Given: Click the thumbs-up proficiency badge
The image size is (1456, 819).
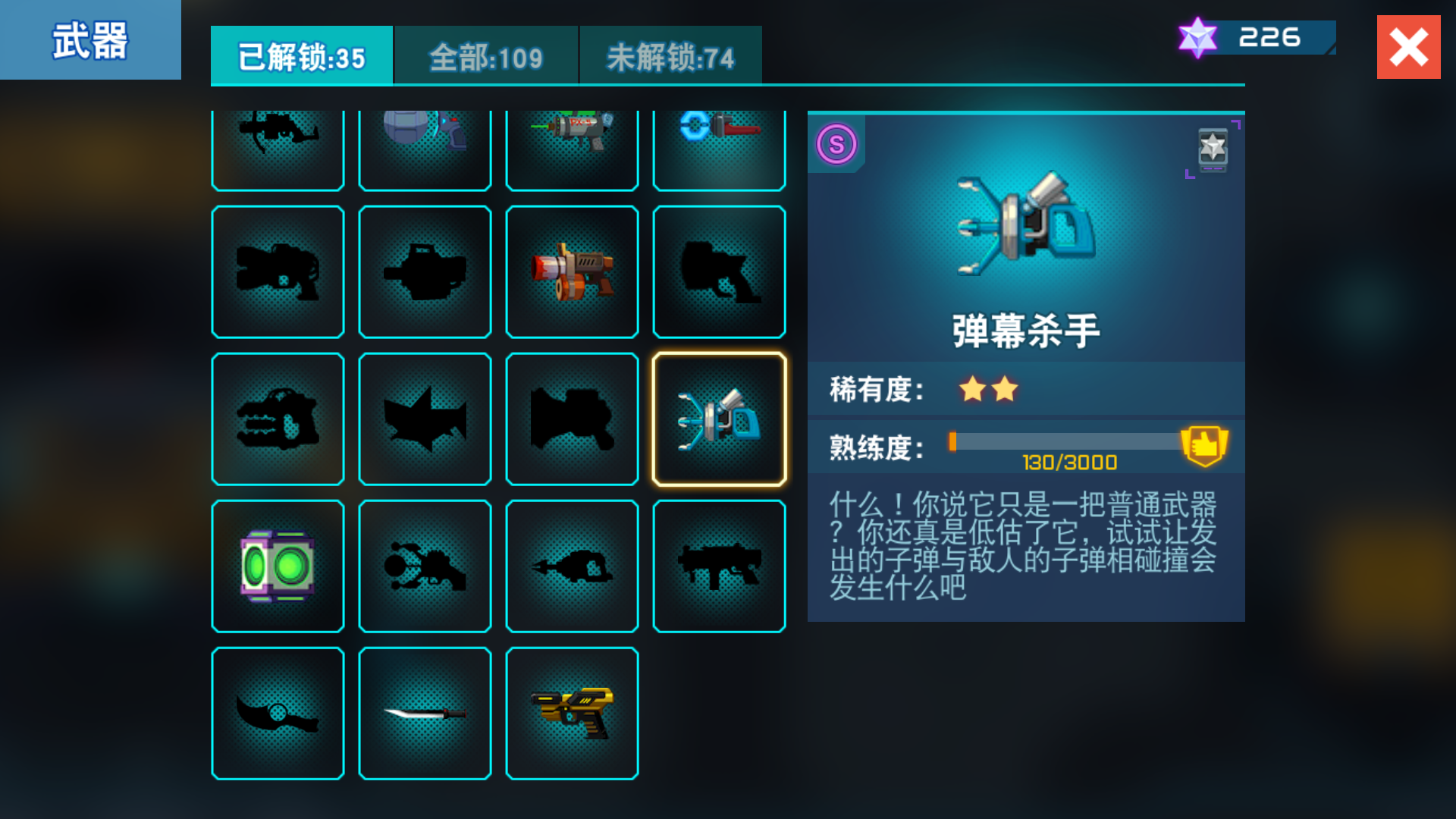Looking at the screenshot, I should point(1206,445).
